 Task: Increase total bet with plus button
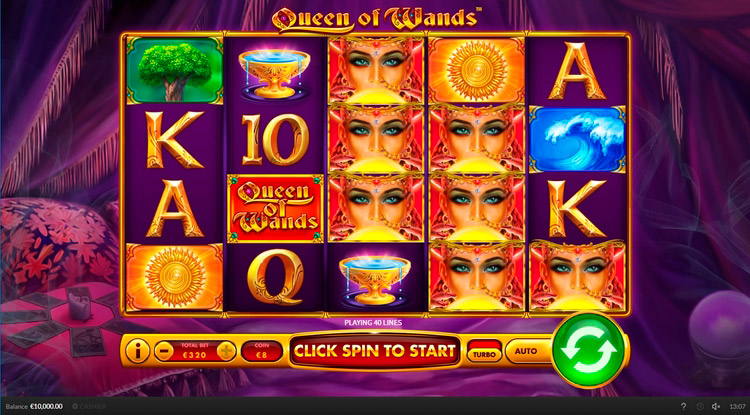pos(227,351)
